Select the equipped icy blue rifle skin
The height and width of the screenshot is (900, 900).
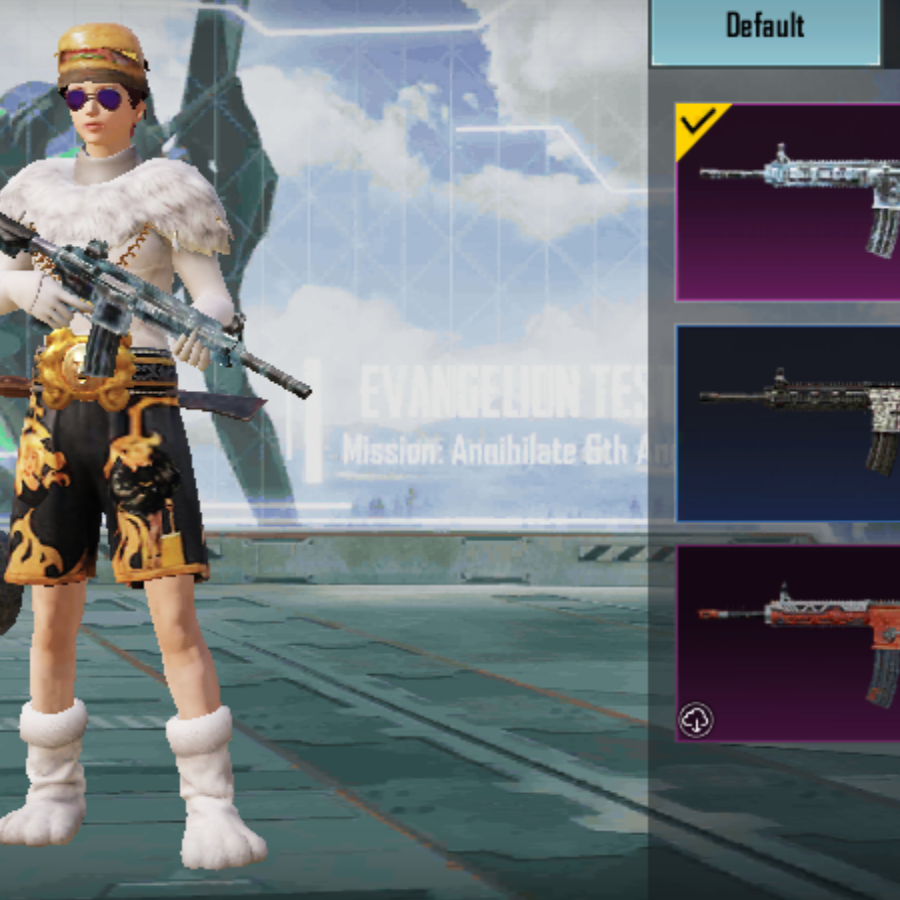[790, 203]
